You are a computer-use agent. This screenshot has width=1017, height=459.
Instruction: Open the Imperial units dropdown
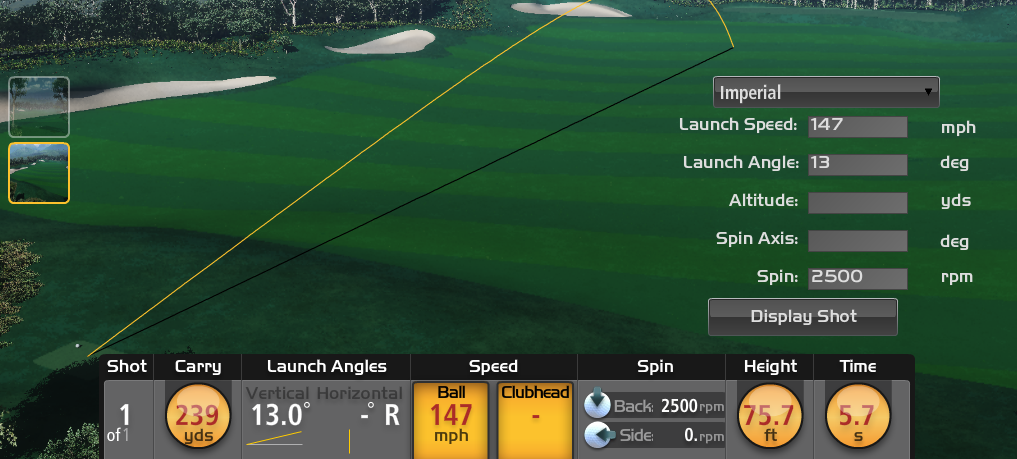(x=826, y=92)
